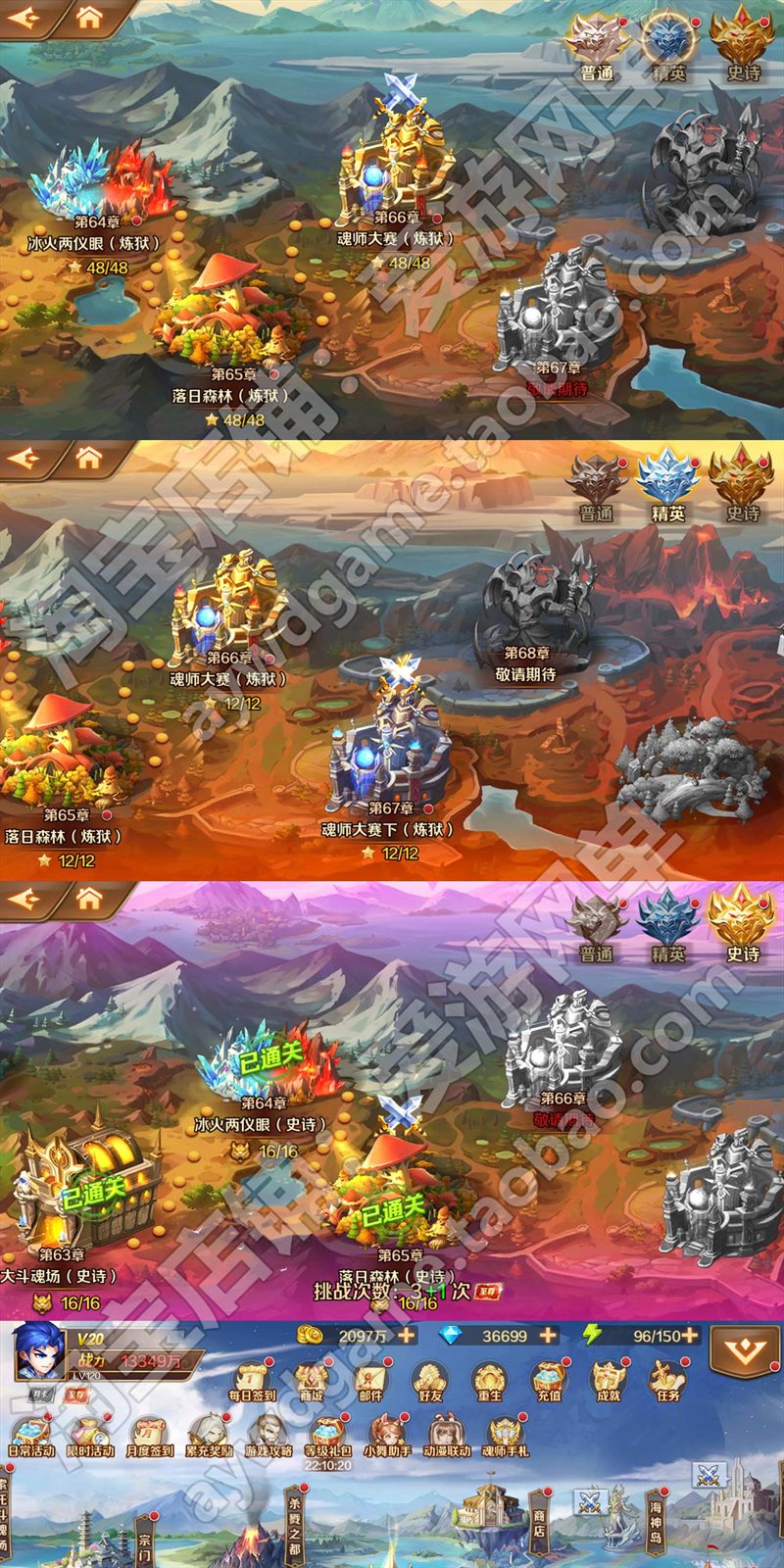The height and width of the screenshot is (1568, 784).
Task: Check the 邮件 mail icon
Action: [x=370, y=1378]
